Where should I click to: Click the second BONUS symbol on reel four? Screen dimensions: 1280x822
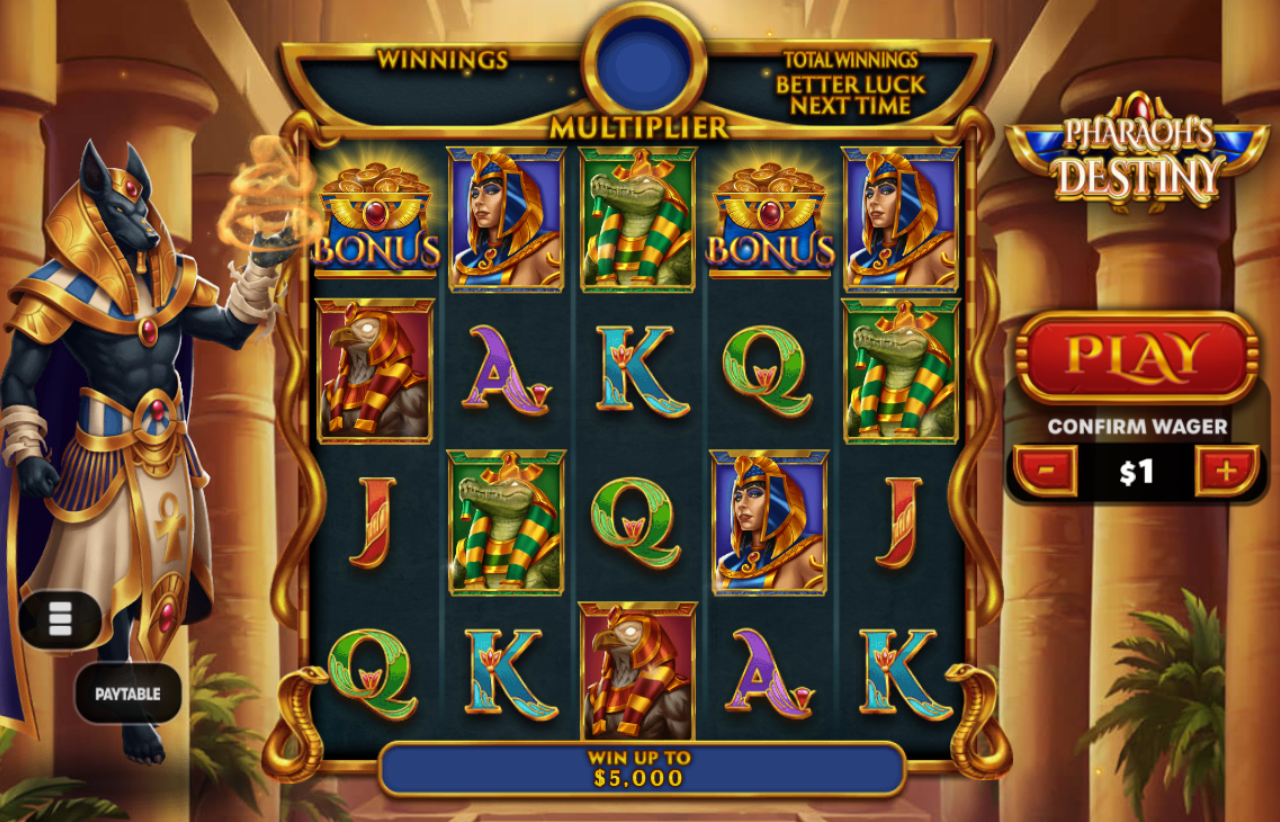pyautogui.click(x=770, y=219)
